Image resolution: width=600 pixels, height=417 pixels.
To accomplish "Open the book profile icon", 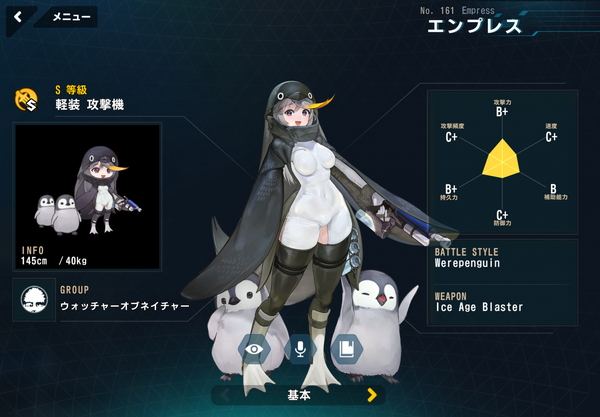I will pyautogui.click(x=344, y=348).
